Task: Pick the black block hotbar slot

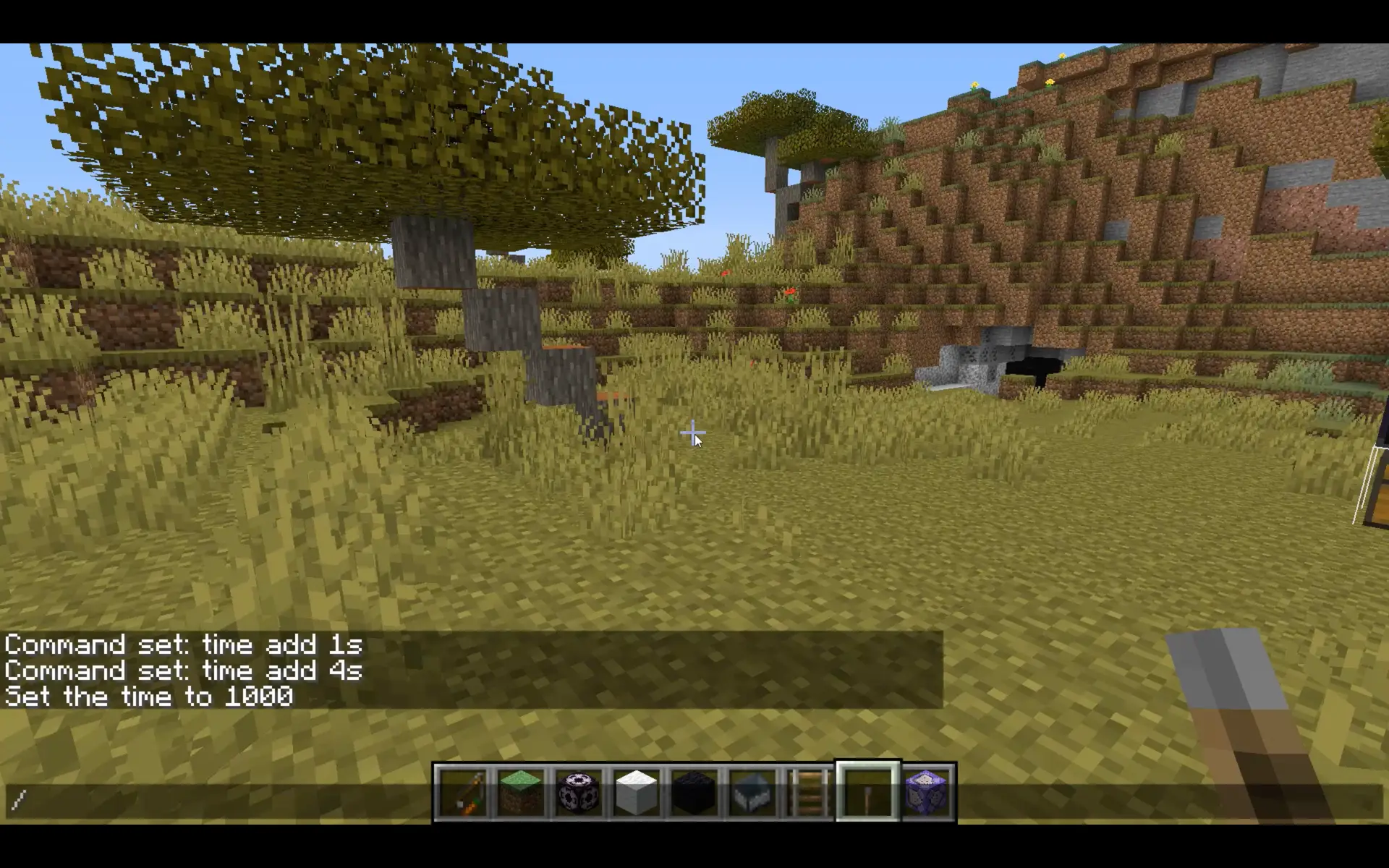Action: coord(694,793)
